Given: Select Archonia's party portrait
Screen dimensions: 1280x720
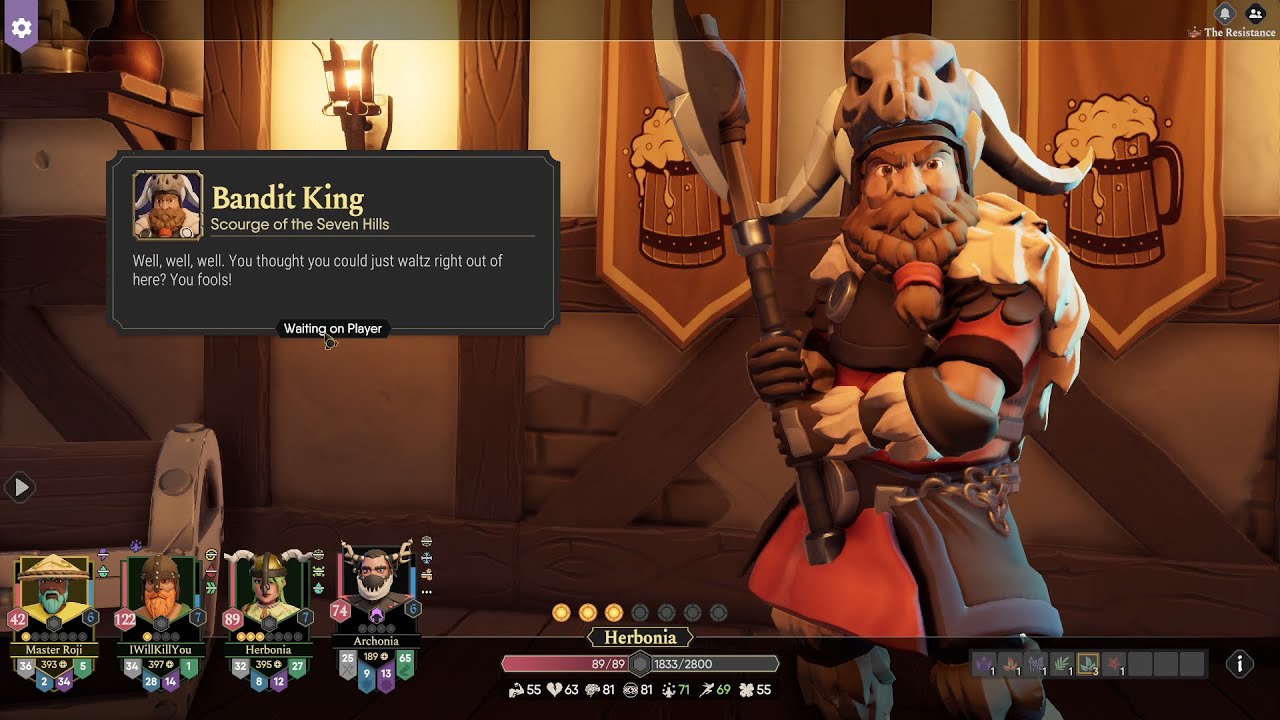Looking at the screenshot, I should 376,592.
